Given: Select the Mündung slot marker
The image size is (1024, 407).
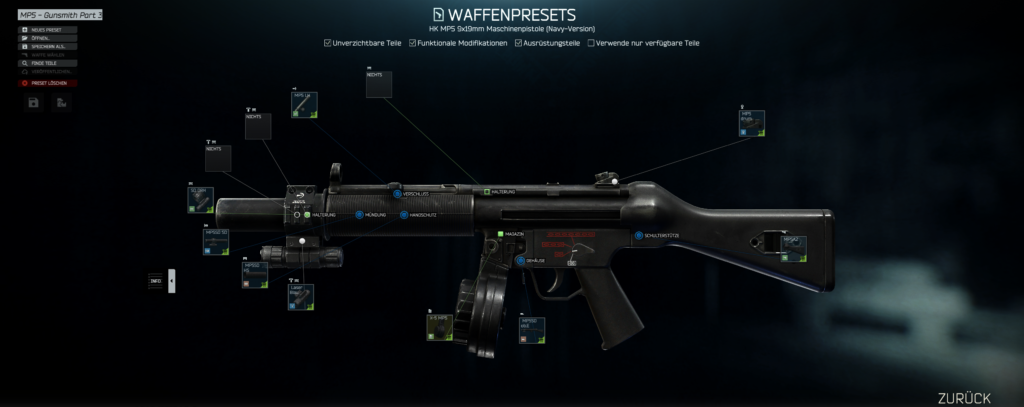Looking at the screenshot, I should (x=359, y=215).
